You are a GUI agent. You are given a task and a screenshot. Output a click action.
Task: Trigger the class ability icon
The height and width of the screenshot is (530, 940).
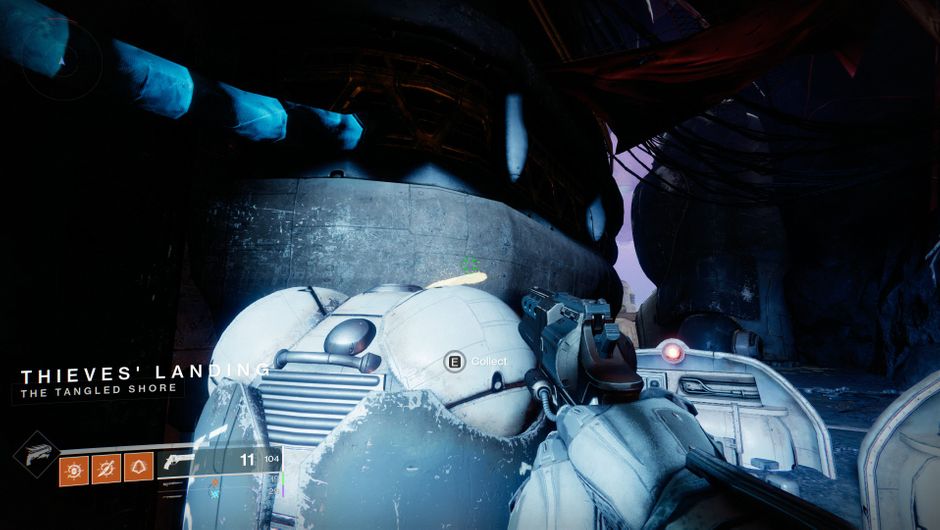click(139, 467)
